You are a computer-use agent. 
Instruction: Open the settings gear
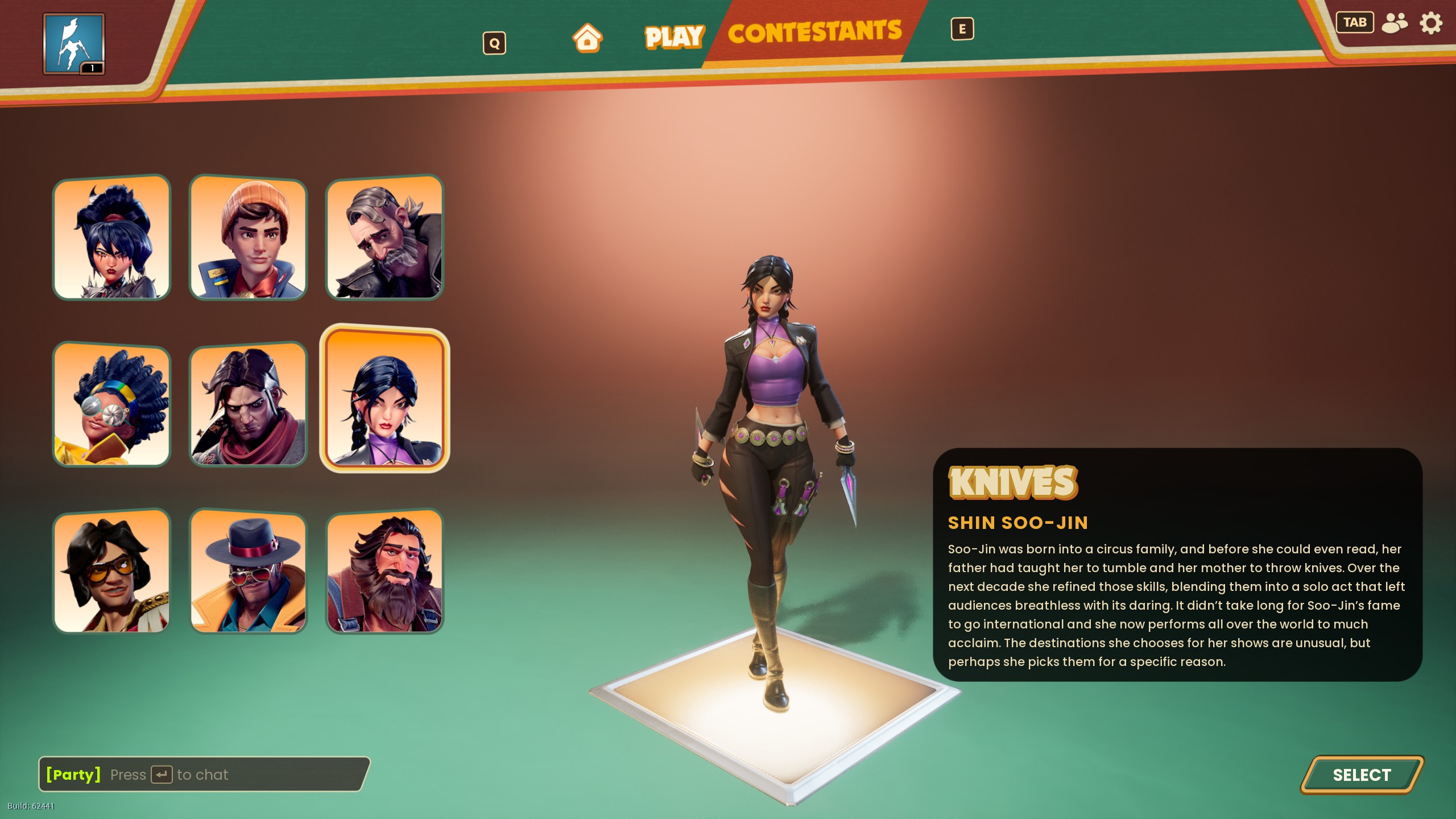(1431, 23)
